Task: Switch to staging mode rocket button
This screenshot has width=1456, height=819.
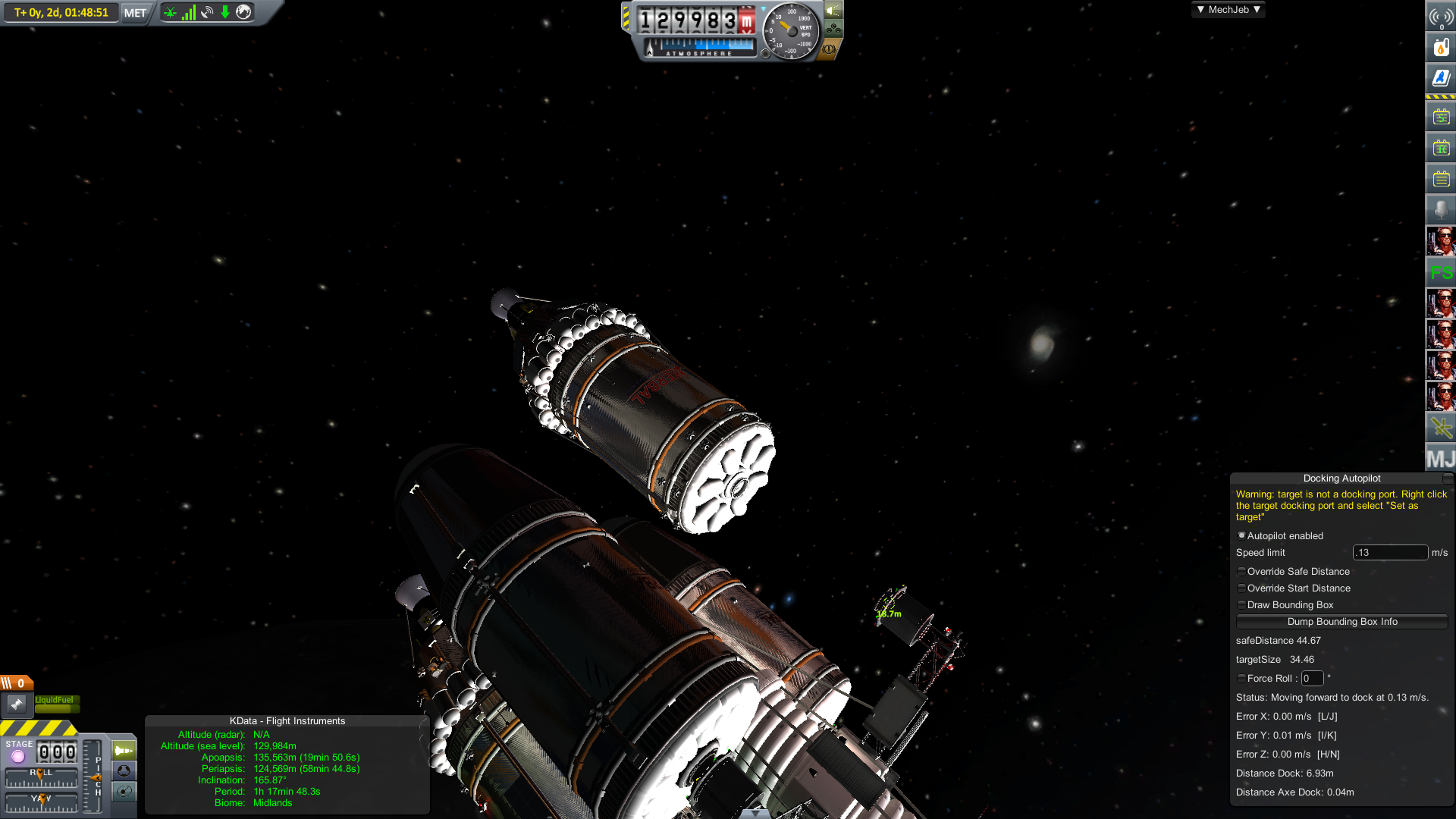Action: click(x=124, y=751)
